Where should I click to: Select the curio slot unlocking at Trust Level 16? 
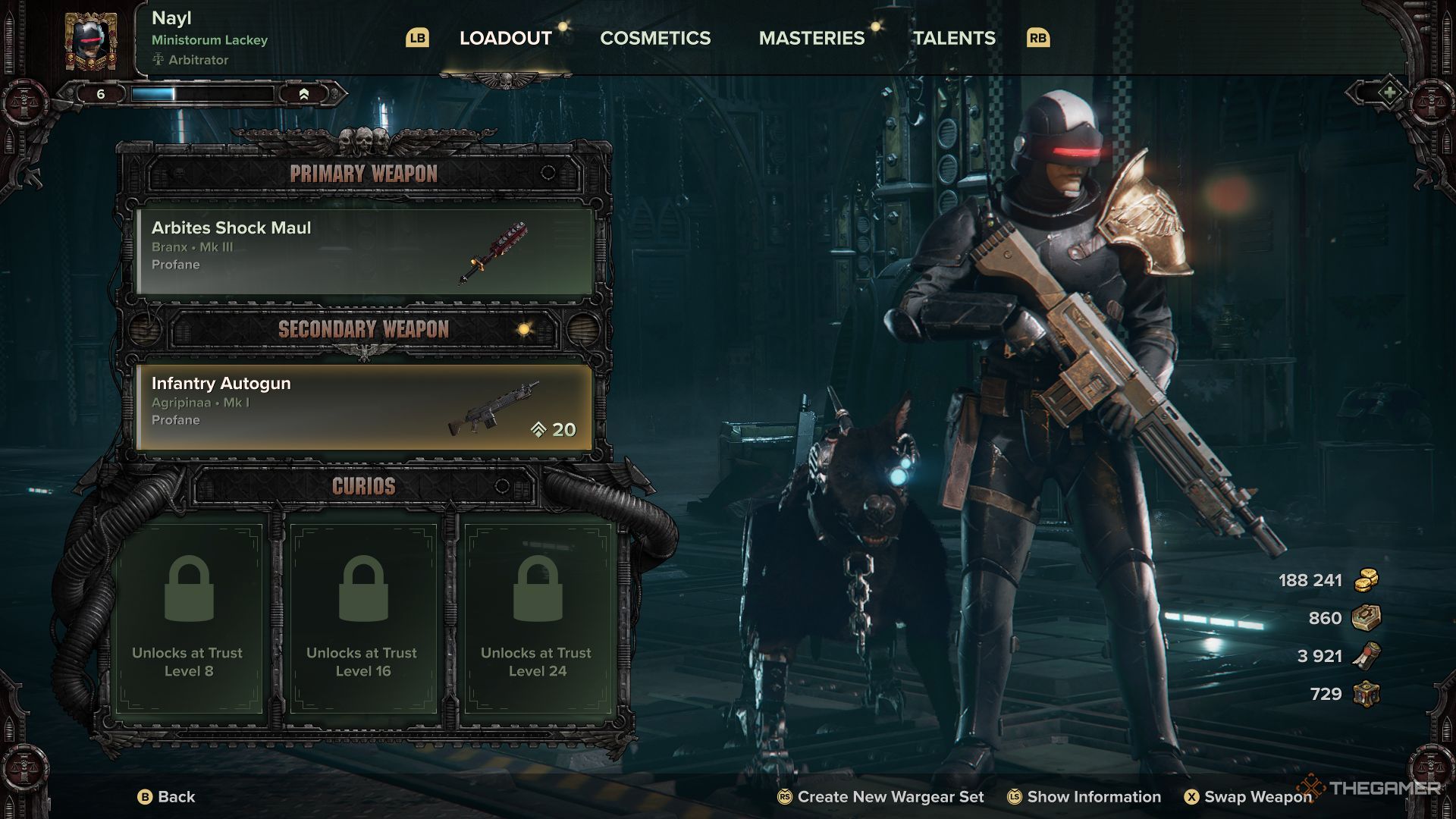pyautogui.click(x=363, y=616)
